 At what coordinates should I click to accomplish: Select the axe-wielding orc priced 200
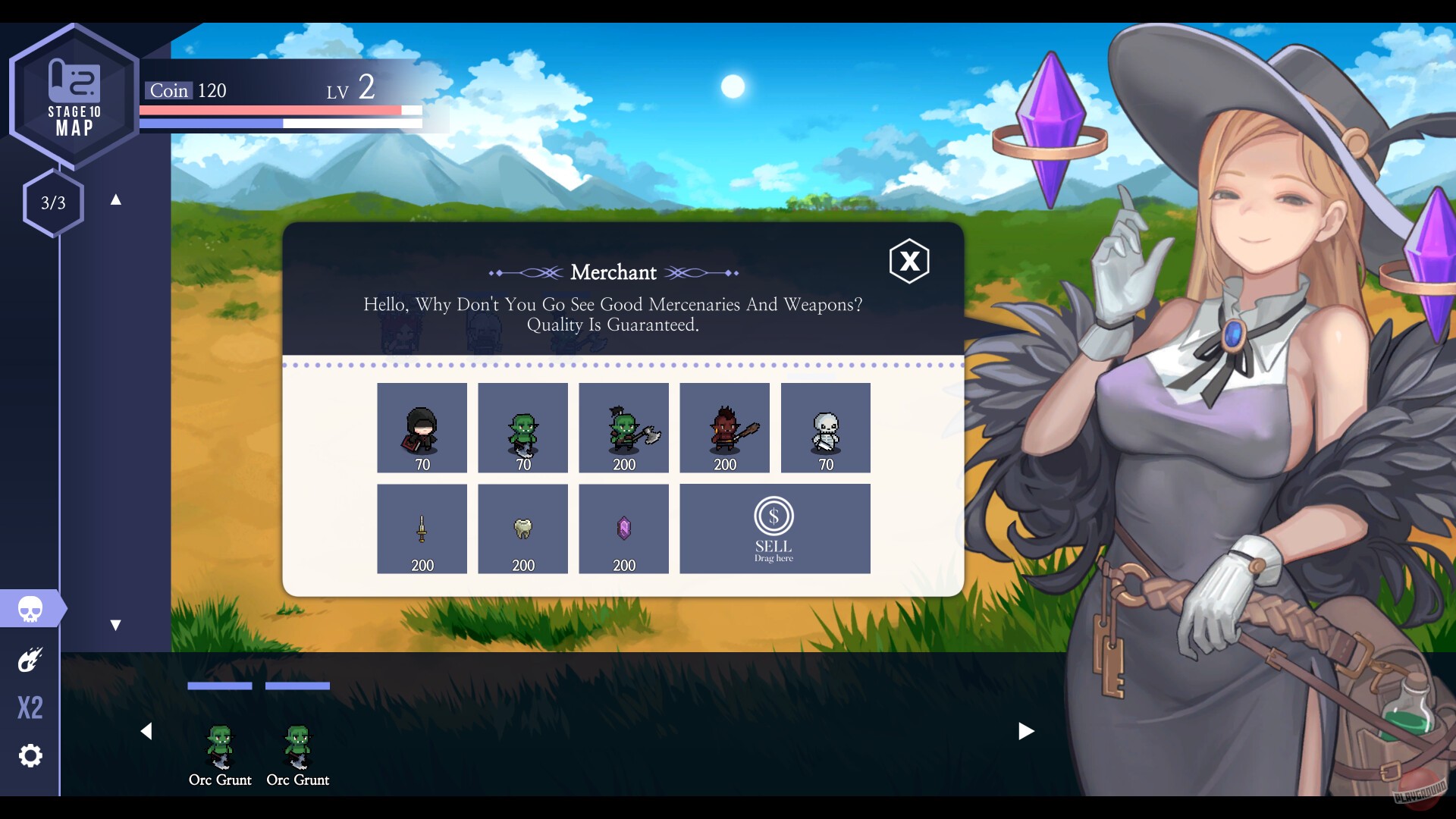623,427
